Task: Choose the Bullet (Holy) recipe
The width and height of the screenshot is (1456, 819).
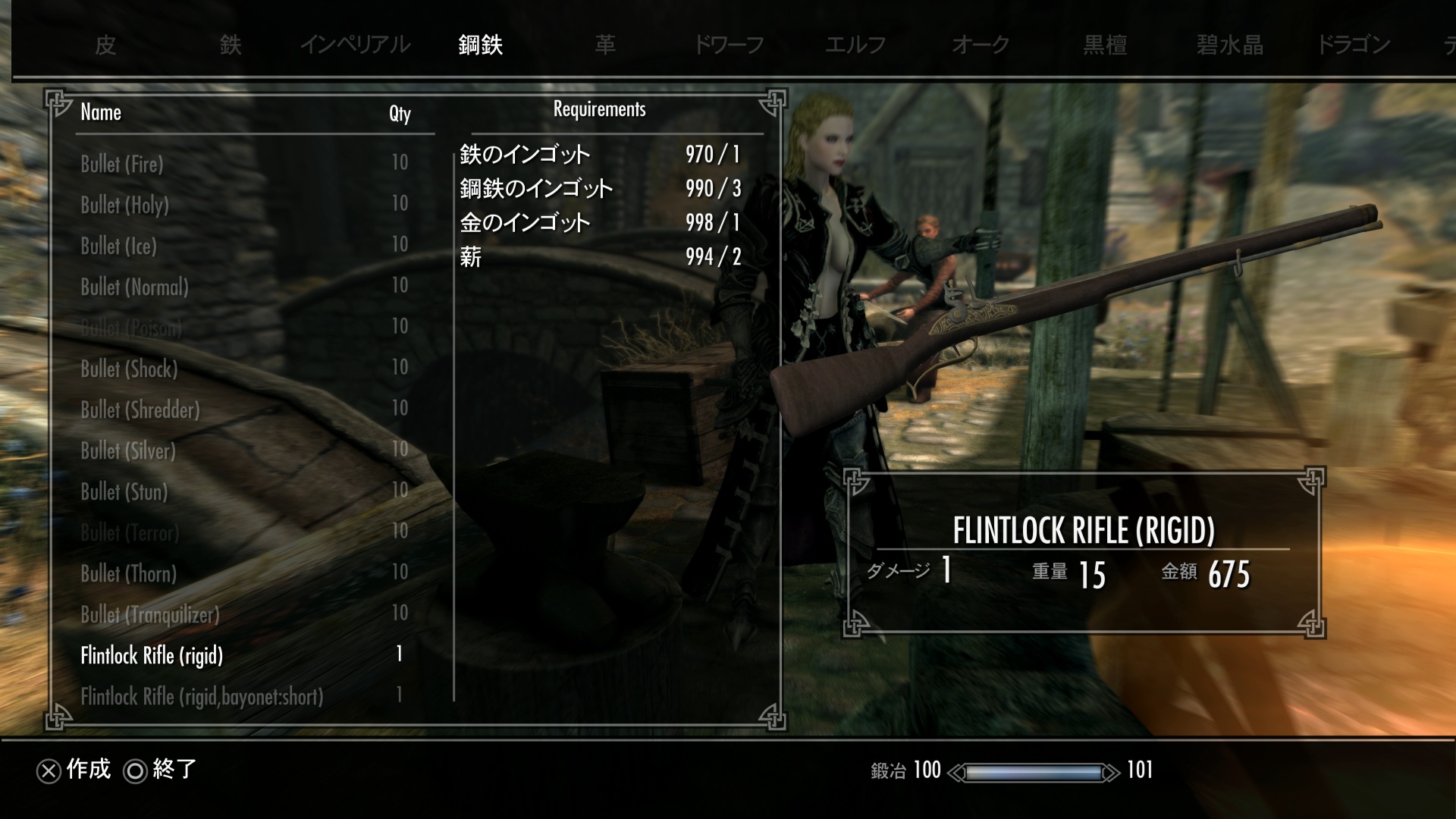Action: coord(125,205)
